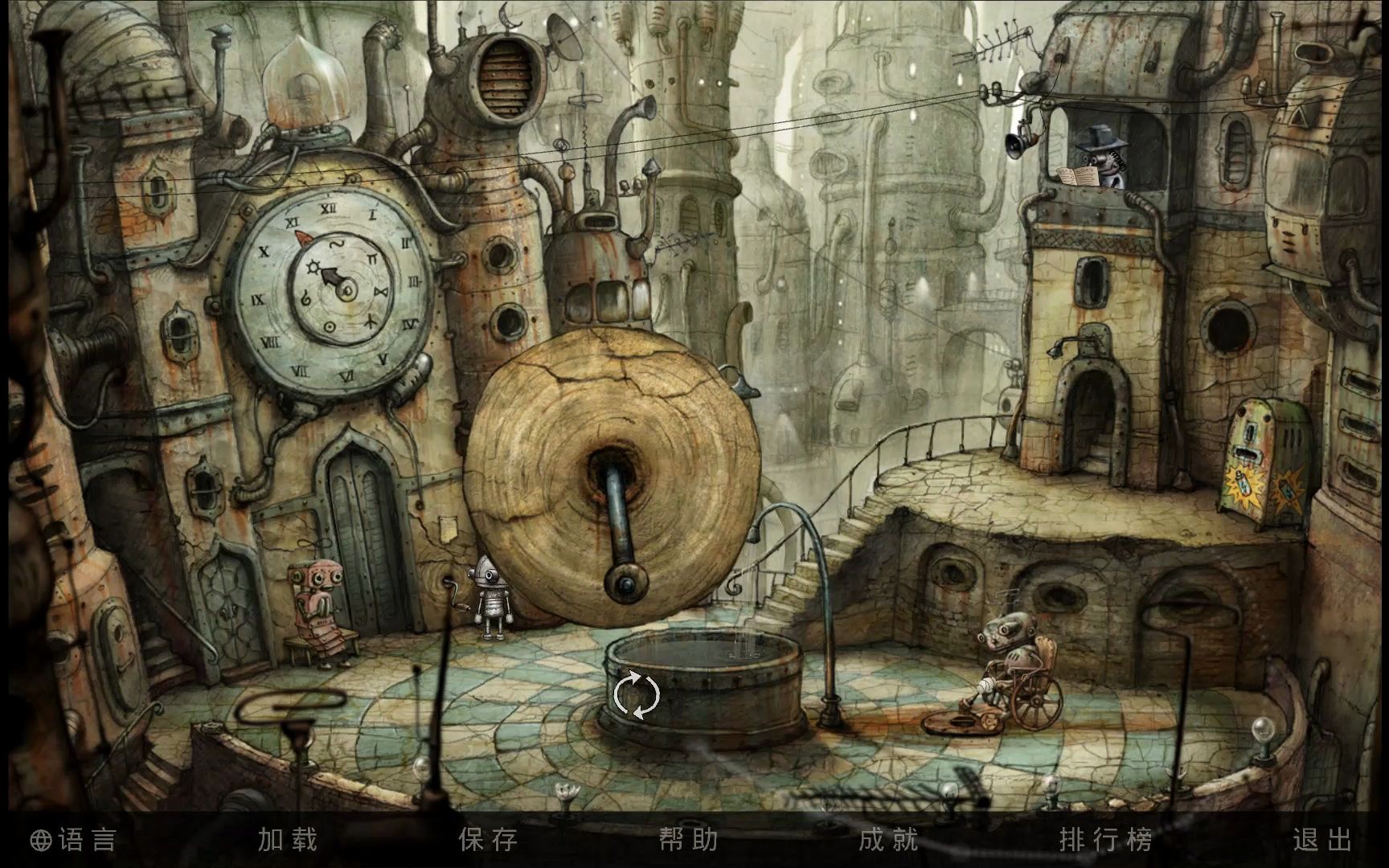Open the 帮助 help option
The width and height of the screenshot is (1389, 868).
688,840
